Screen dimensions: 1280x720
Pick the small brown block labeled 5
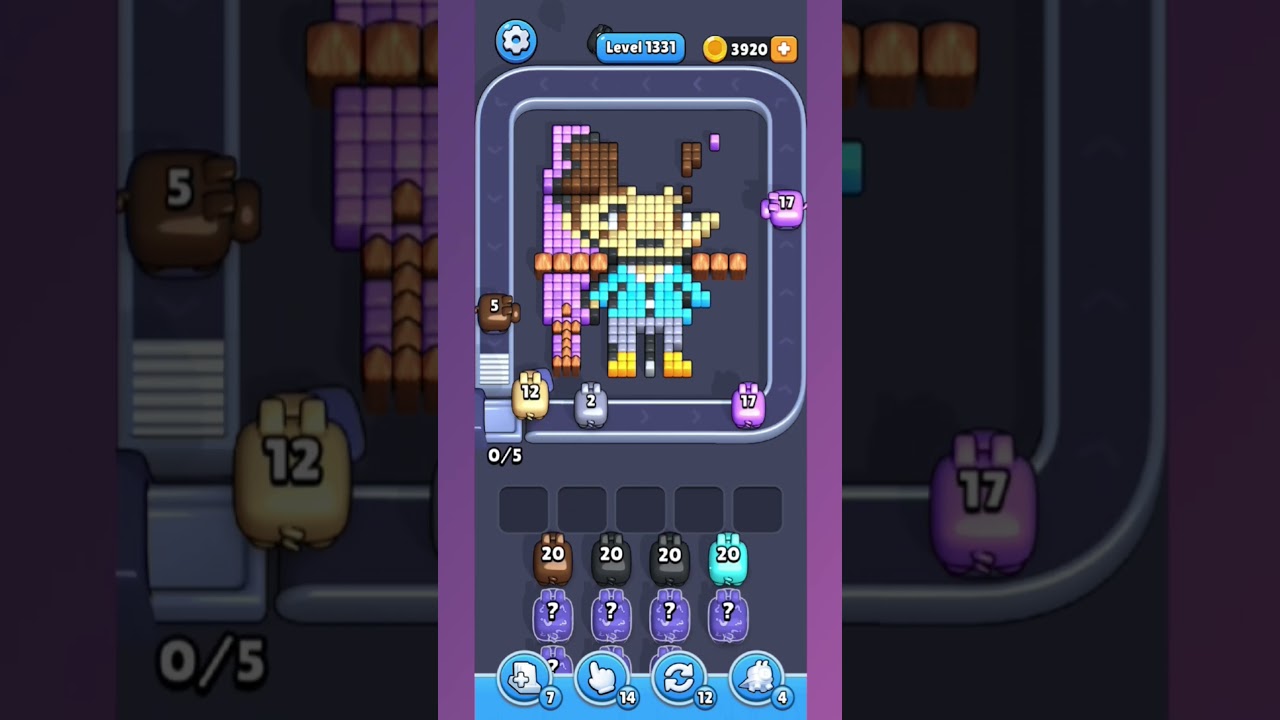[x=497, y=312]
